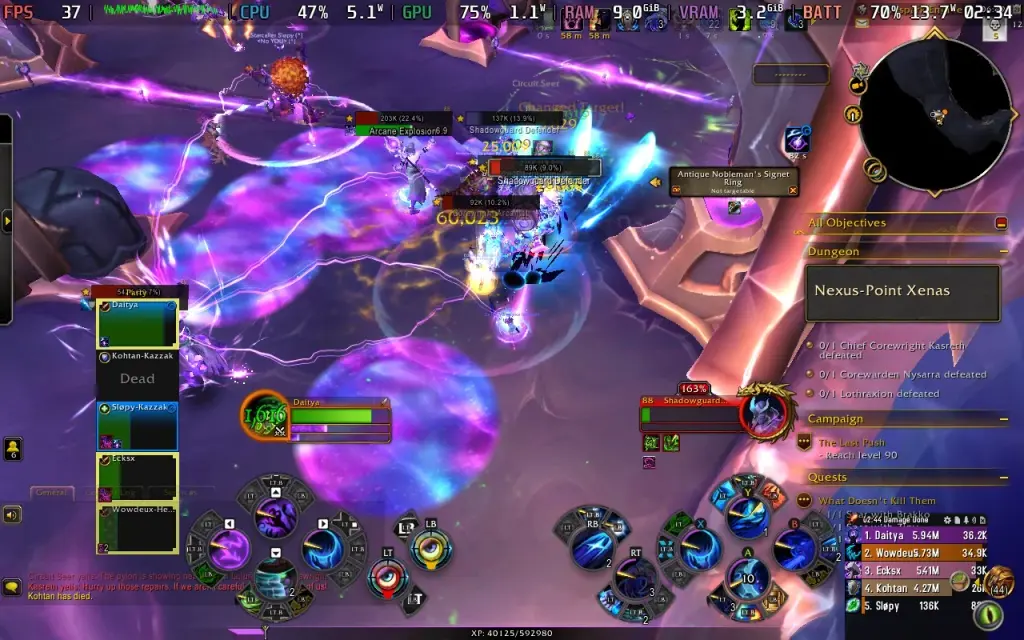1024x640 pixels.
Task: Toggle the chat speaker voice button
Action: [x=12, y=515]
